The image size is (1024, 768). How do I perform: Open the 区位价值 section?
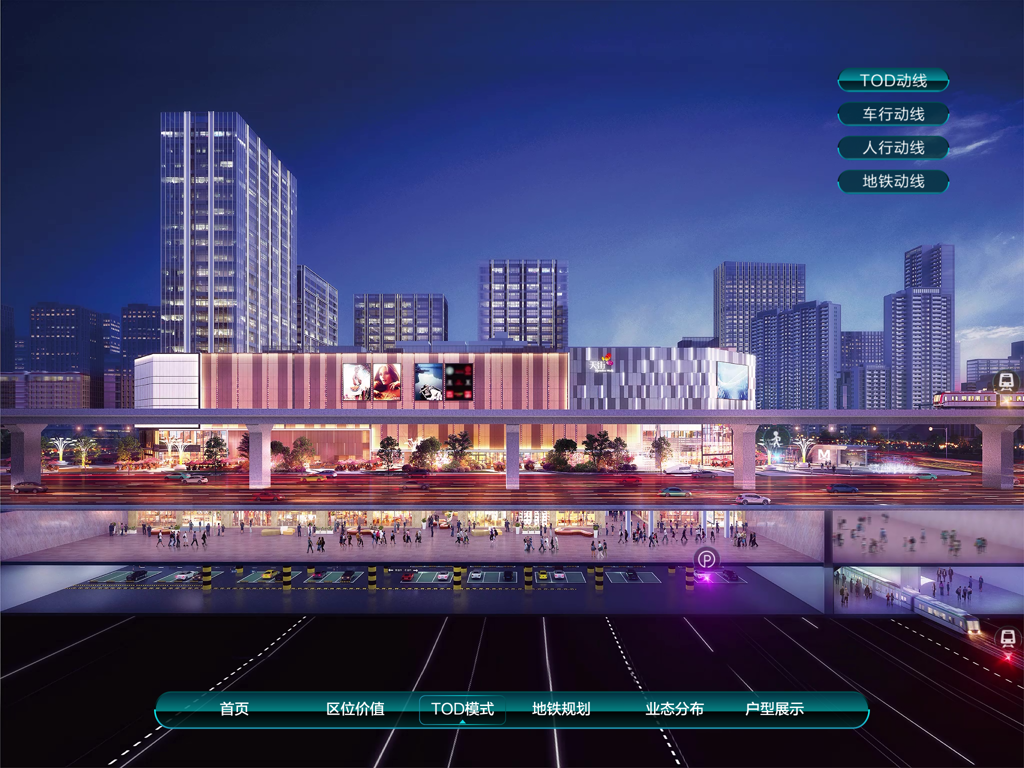point(355,709)
